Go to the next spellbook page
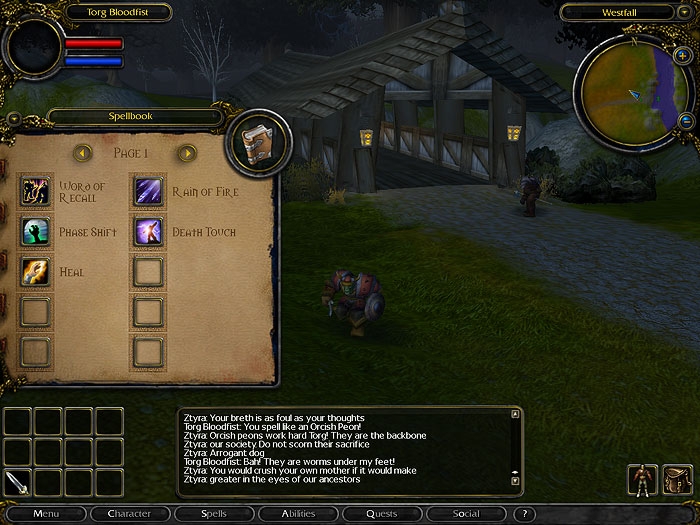This screenshot has height=525, width=700. pos(186,153)
